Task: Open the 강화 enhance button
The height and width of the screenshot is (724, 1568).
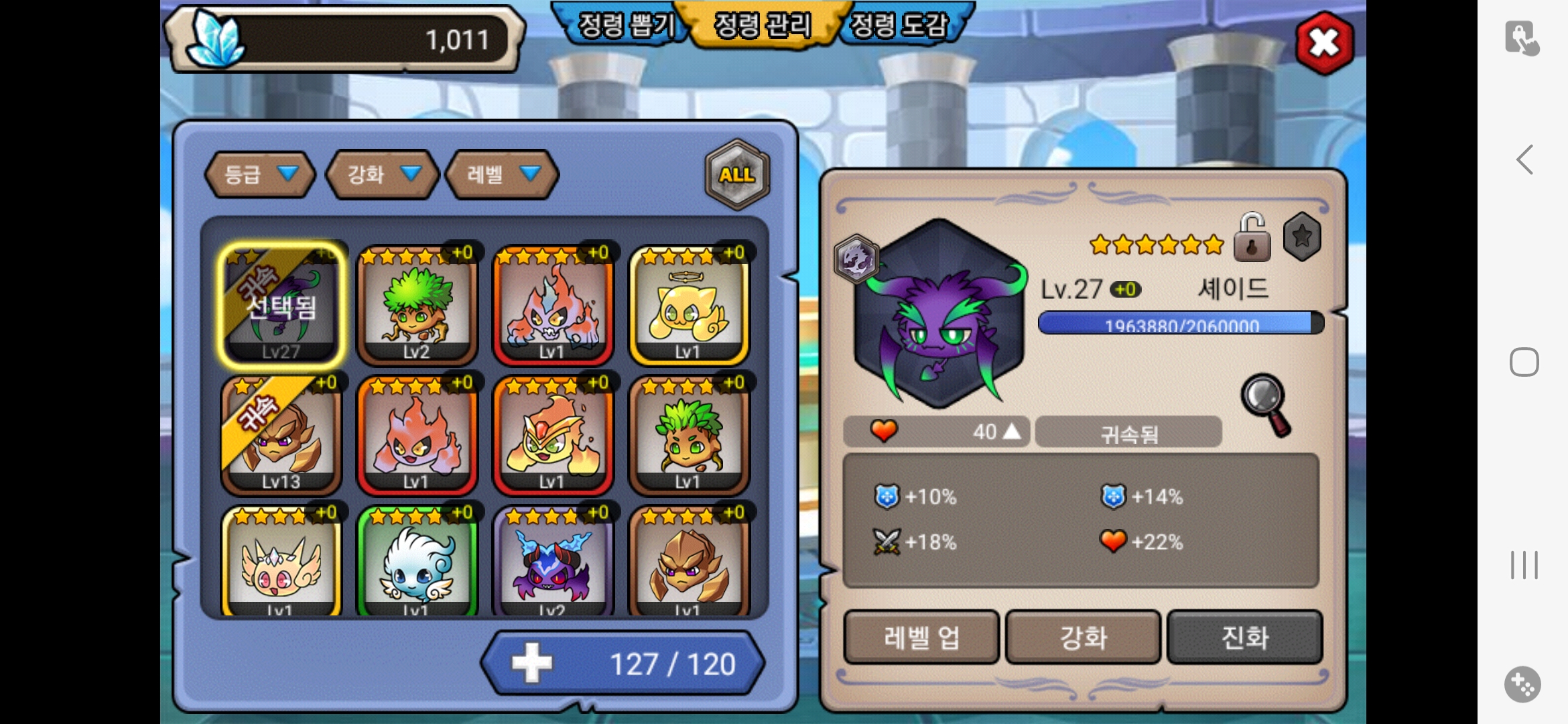Action: (x=1083, y=637)
